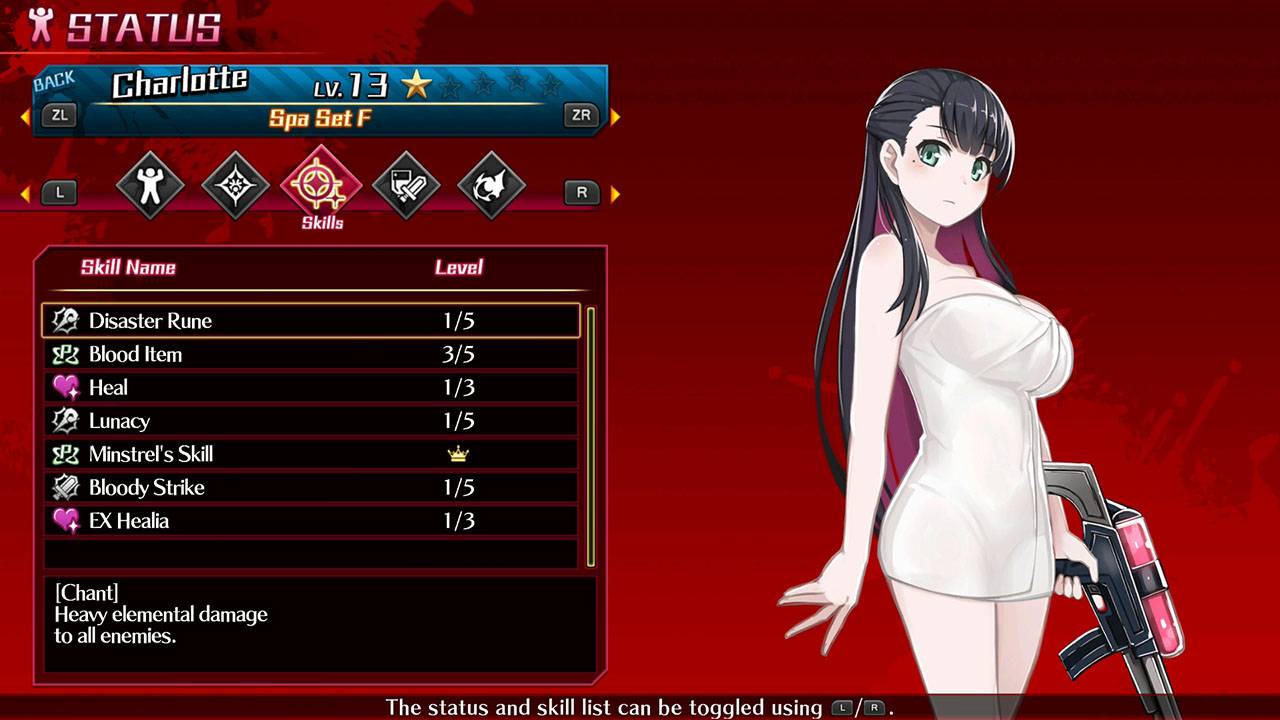The width and height of the screenshot is (1280, 720).
Task: Click the yellow arrow beside the R button
Action: pyautogui.click(x=613, y=192)
